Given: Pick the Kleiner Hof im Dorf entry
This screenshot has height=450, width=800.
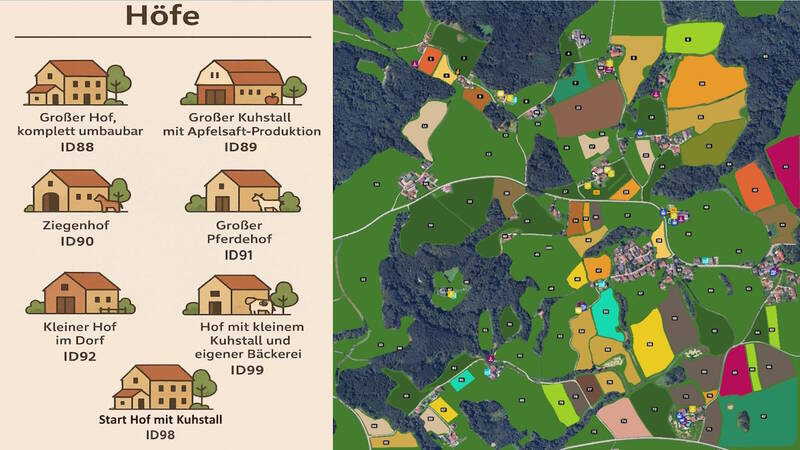Looking at the screenshot, I should (x=78, y=294).
